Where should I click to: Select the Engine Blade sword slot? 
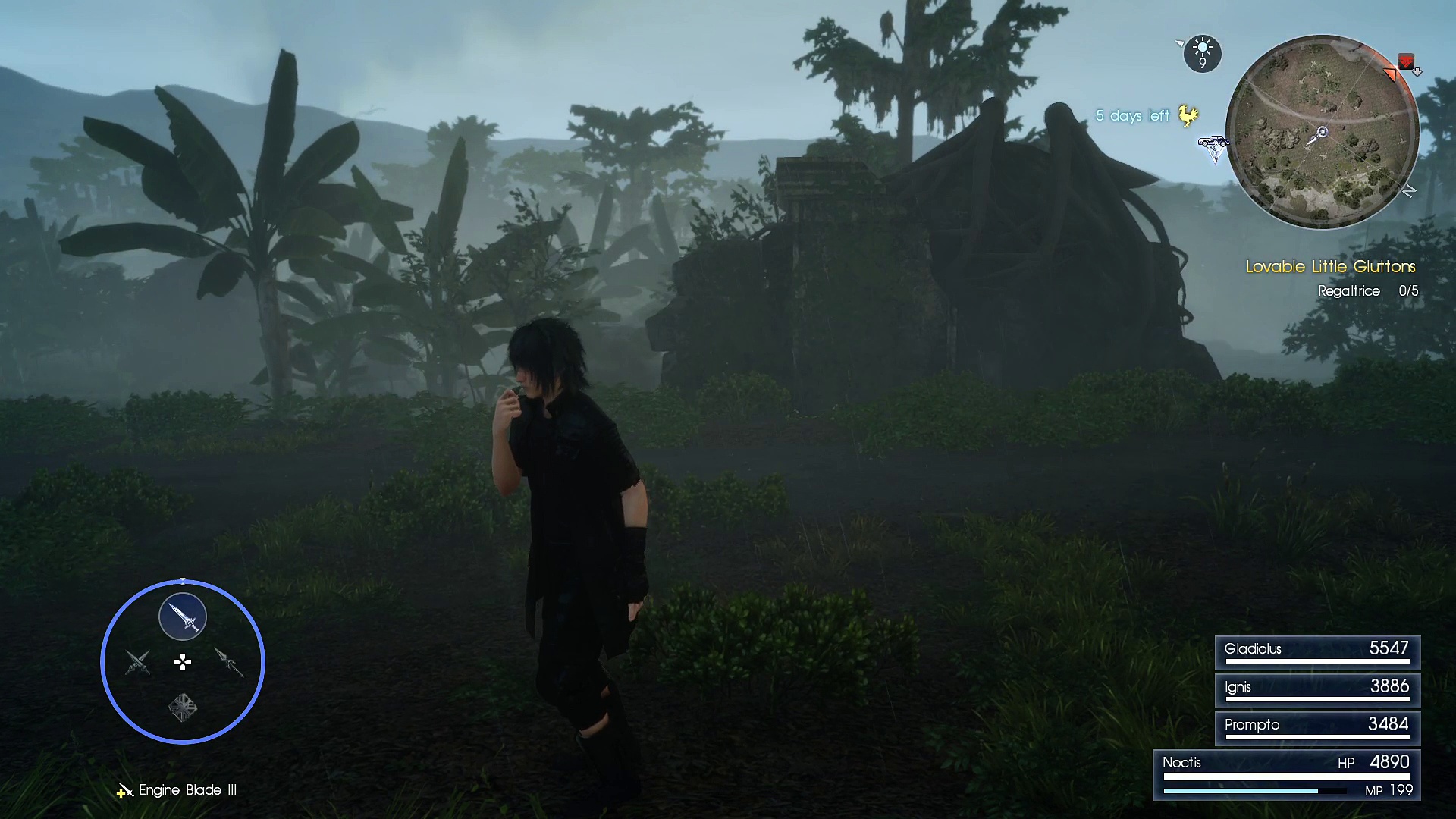pos(183,617)
